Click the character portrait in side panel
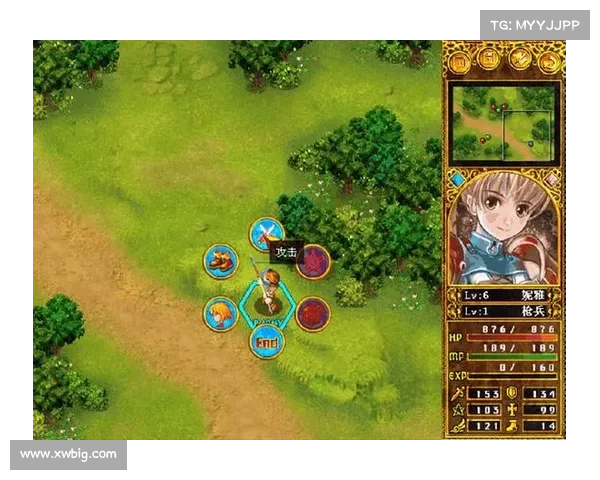Screen dimensions: 600x480 [504, 228]
